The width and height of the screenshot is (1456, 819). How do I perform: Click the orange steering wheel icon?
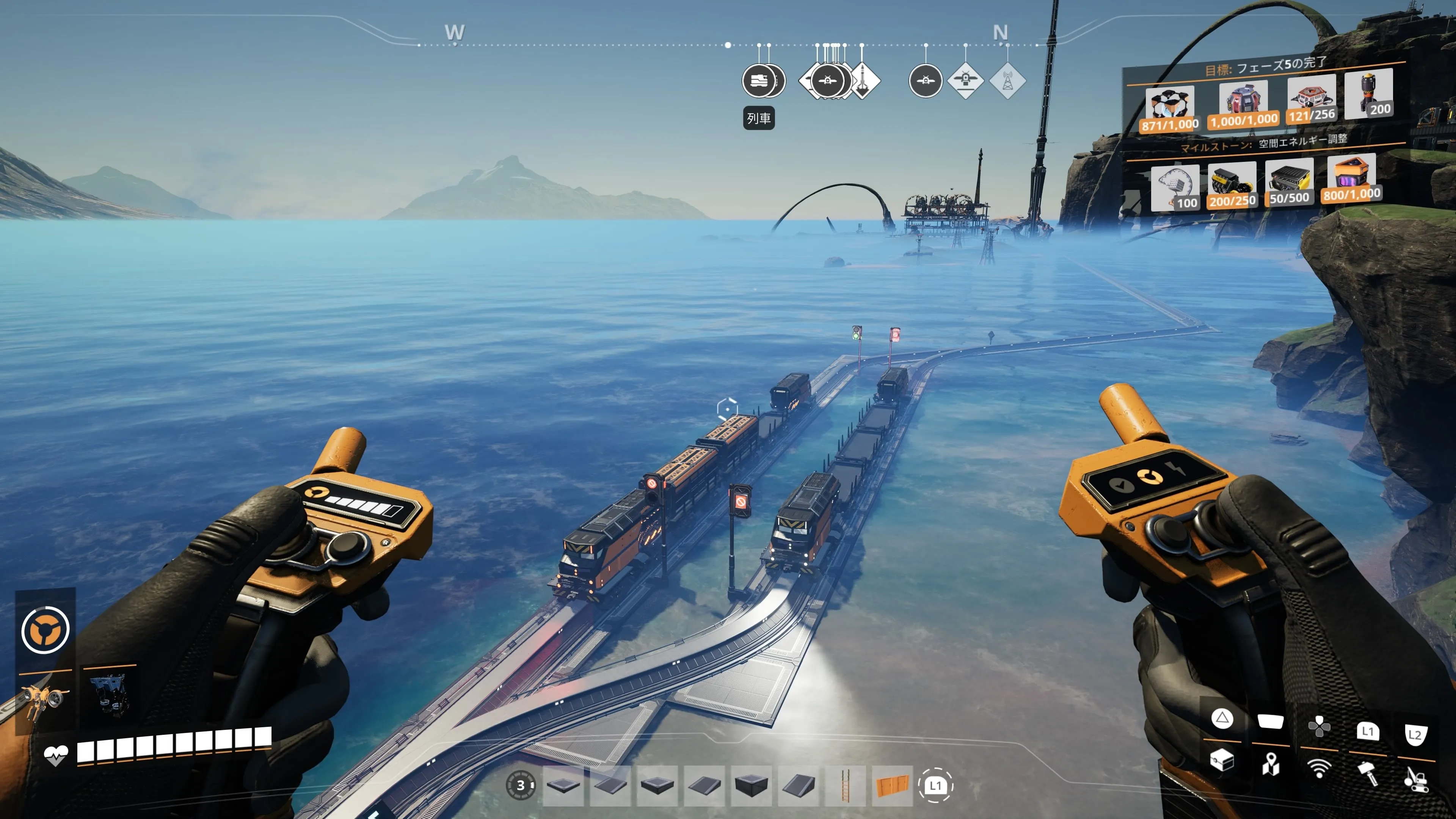[x=45, y=629]
